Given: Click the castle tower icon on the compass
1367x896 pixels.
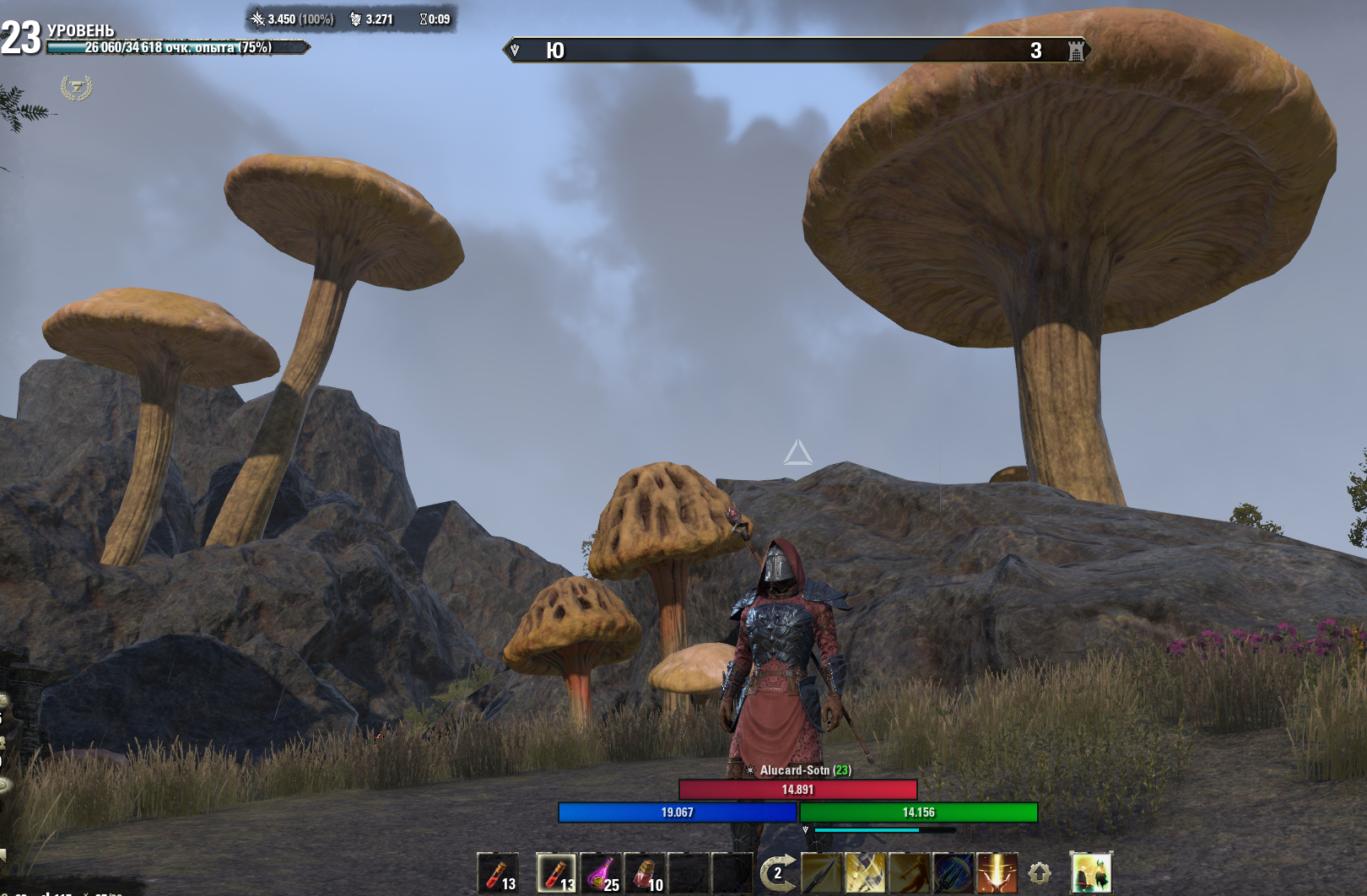Looking at the screenshot, I should 1076,51.
